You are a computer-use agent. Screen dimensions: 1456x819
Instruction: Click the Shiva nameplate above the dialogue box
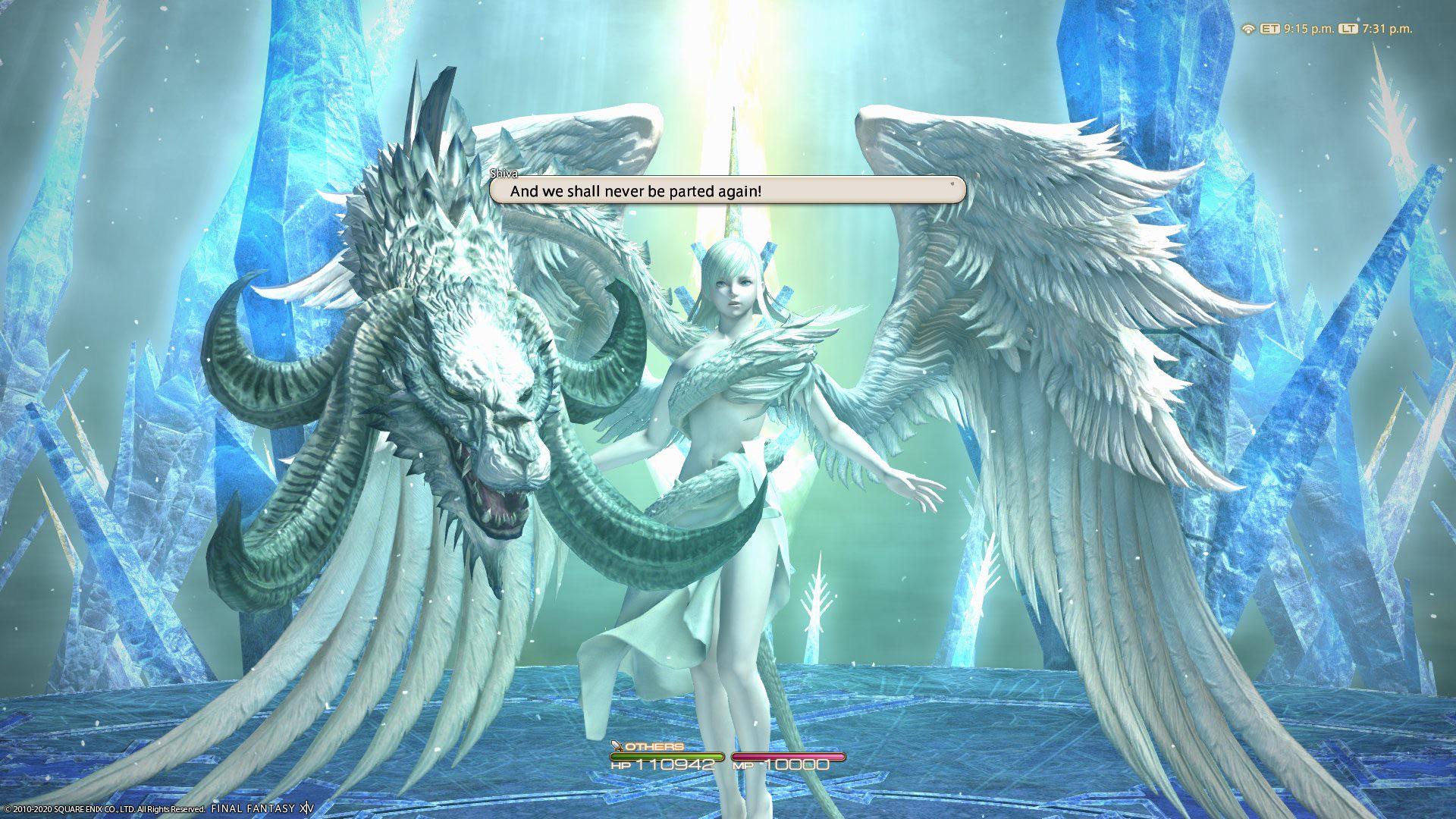(505, 174)
